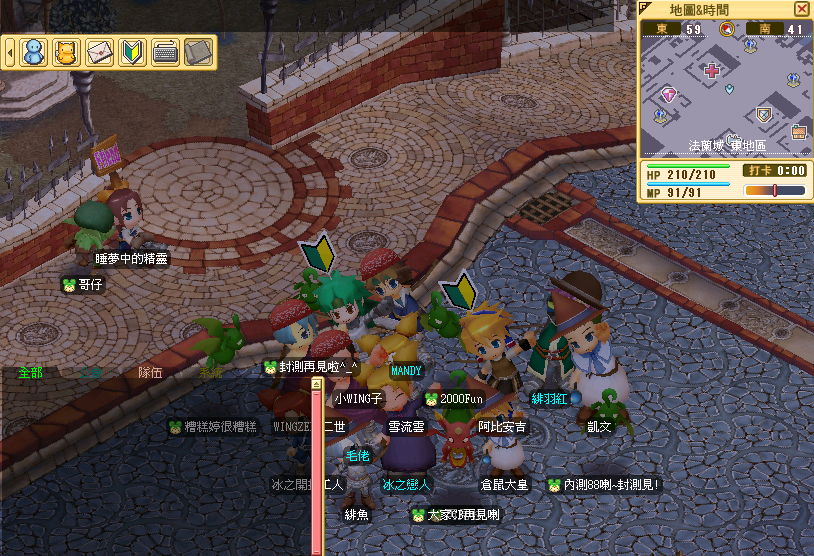Select the pink gem marker on the minimap
Screen dimensions: 814x556
pyautogui.click(x=669, y=95)
